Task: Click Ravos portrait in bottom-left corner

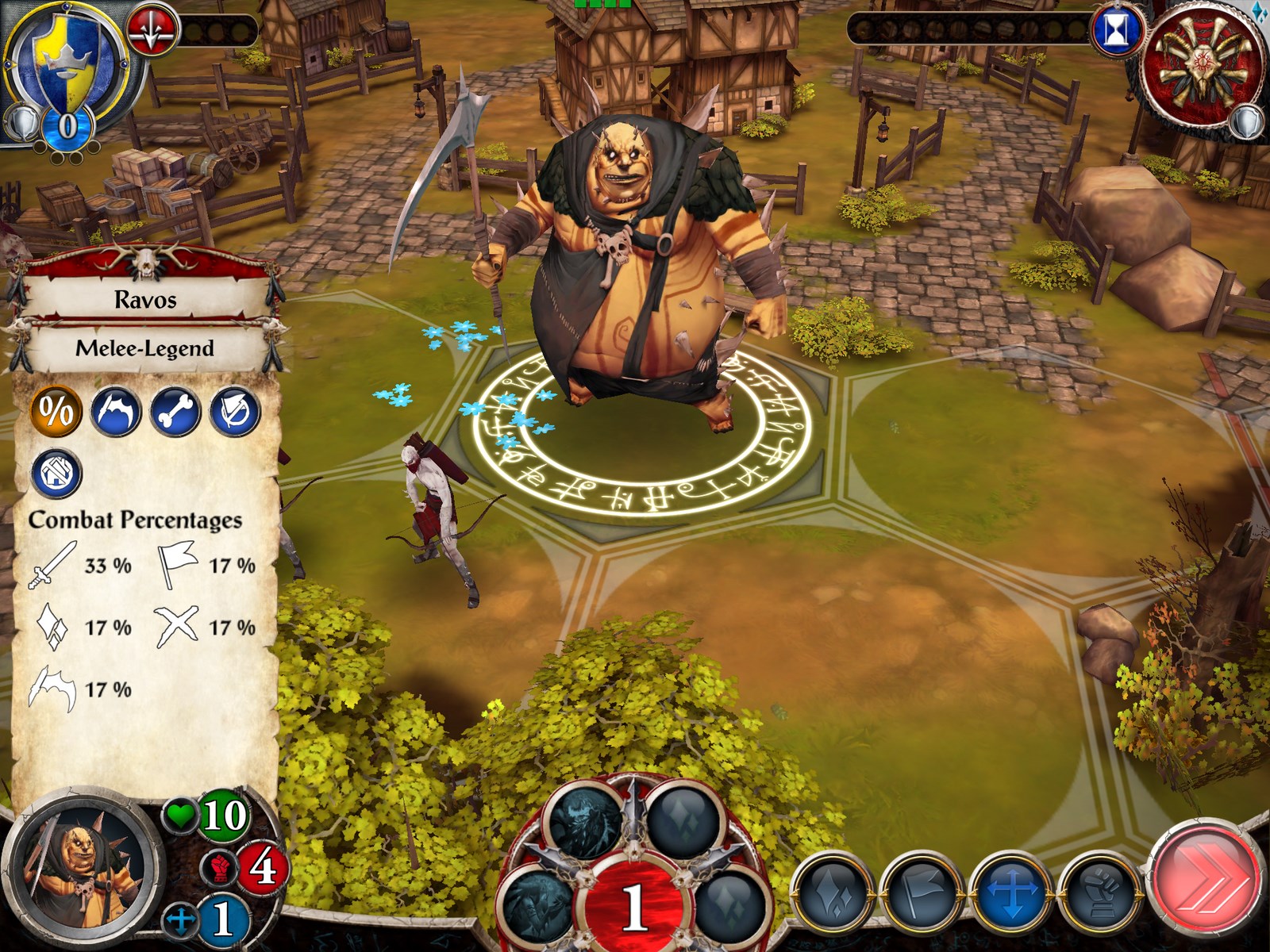Action: 80,866
